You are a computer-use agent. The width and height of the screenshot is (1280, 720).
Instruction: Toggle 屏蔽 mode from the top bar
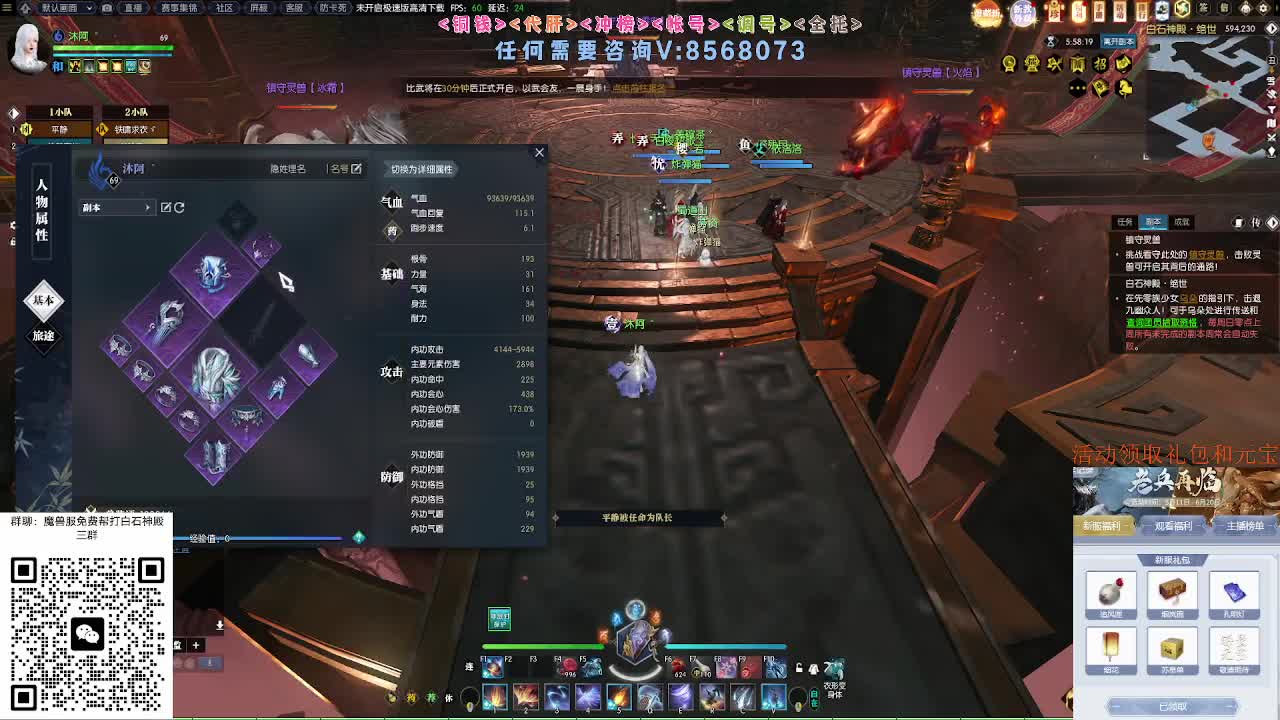click(262, 8)
